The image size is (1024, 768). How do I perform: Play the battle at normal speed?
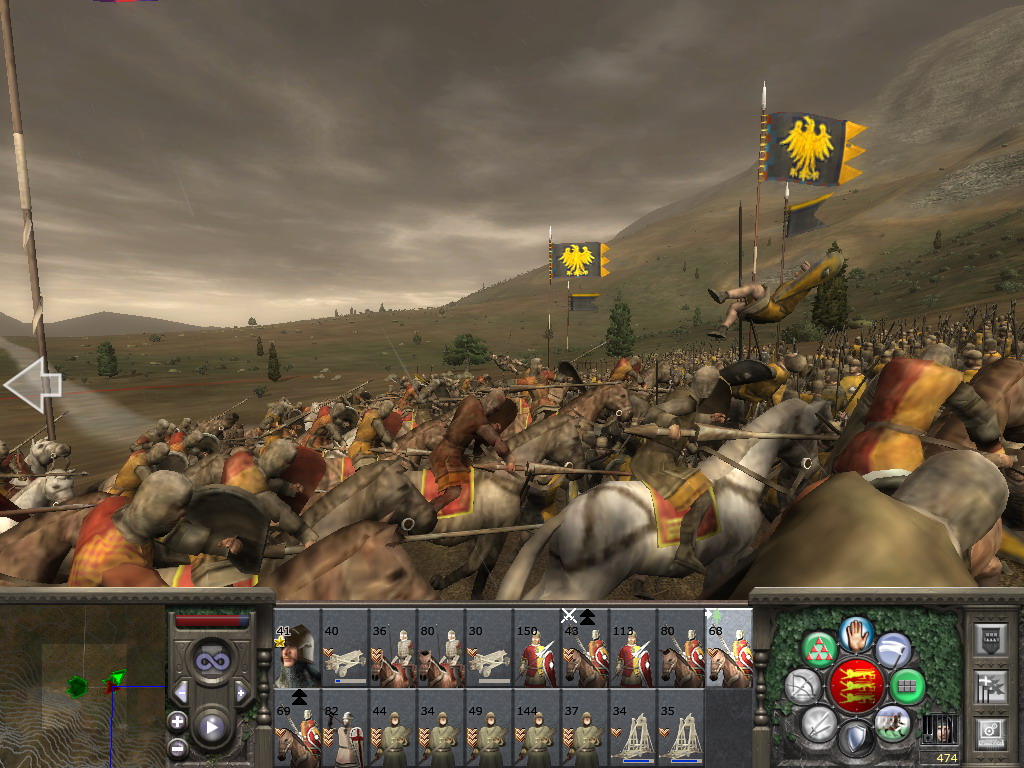click(x=211, y=727)
